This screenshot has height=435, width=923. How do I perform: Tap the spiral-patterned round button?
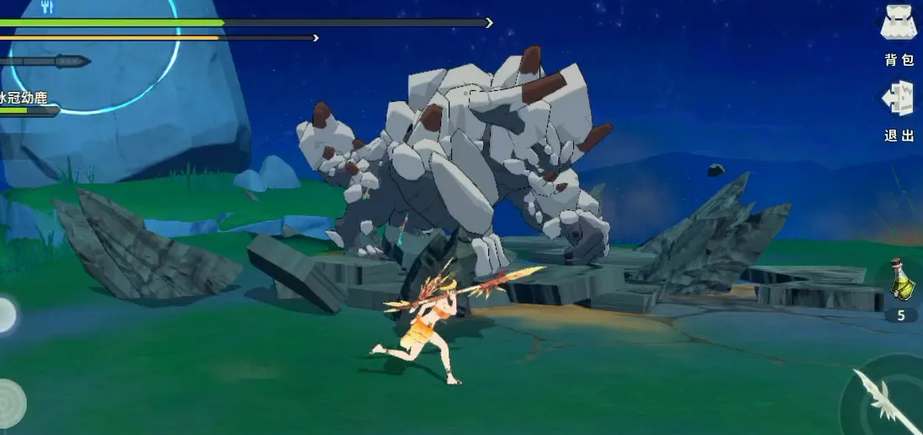click(x=8, y=404)
